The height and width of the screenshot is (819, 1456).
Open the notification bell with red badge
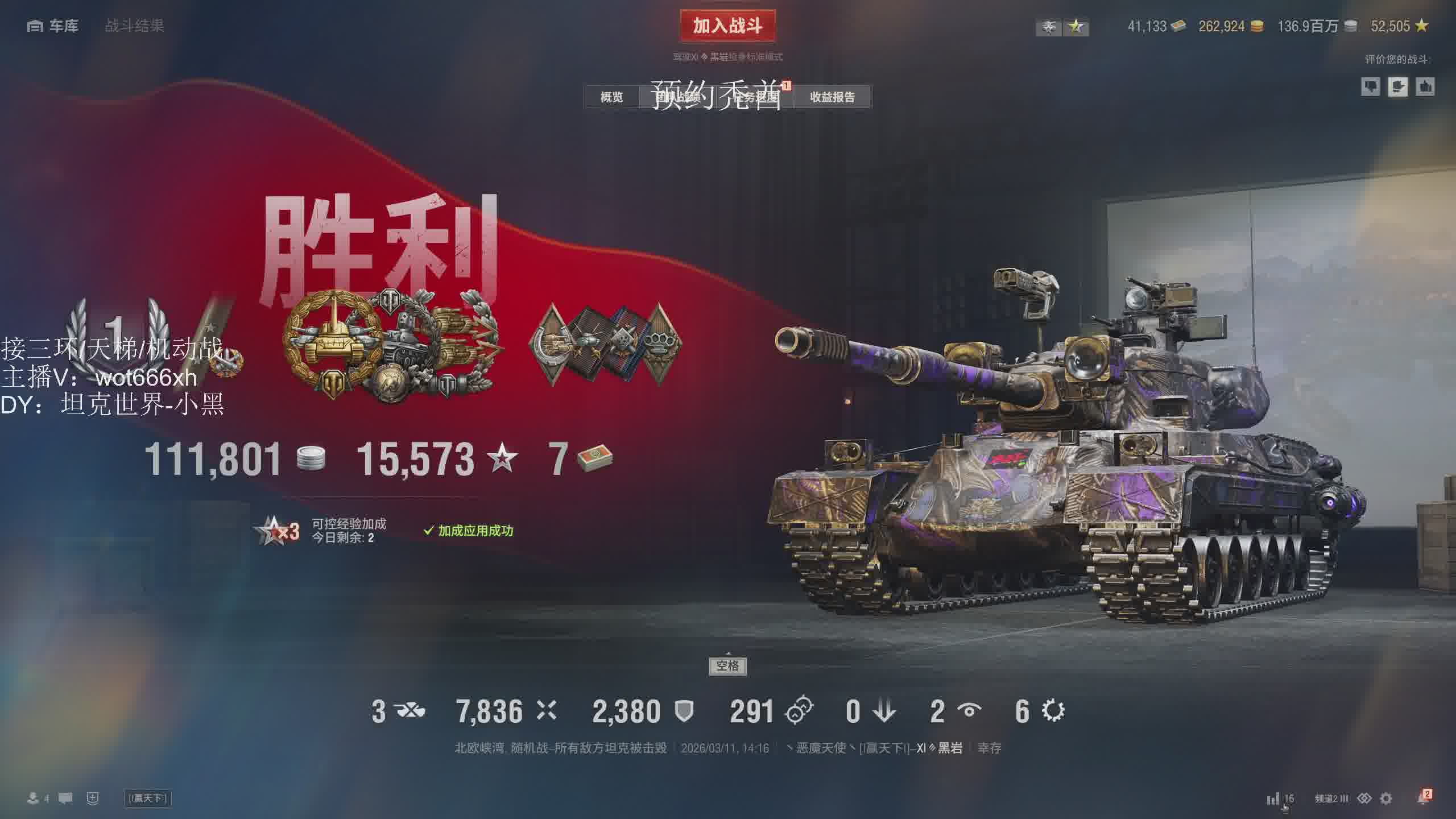pos(1423,799)
